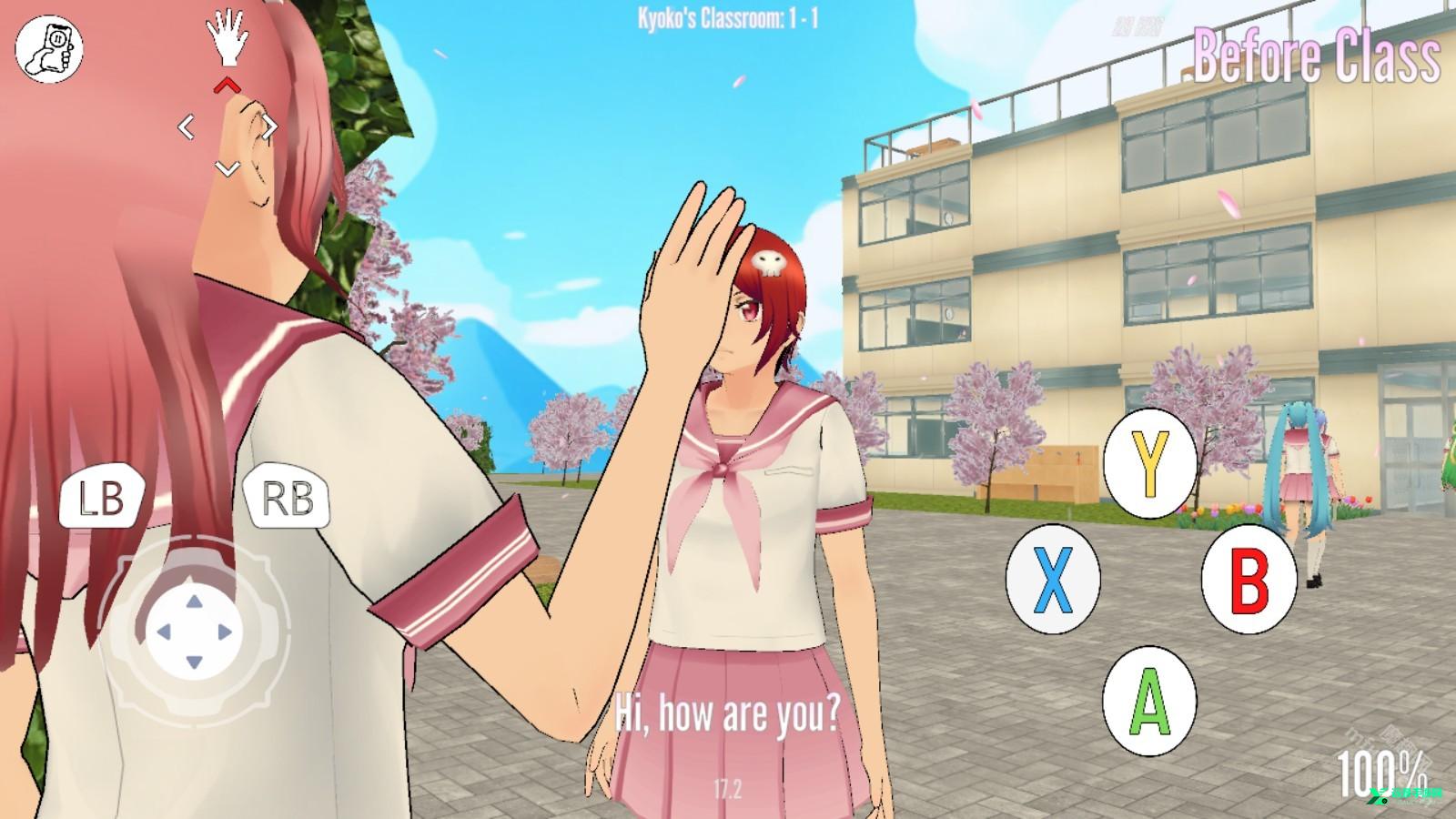
Task: Tap the white hand gesture icon
Action: point(226,38)
